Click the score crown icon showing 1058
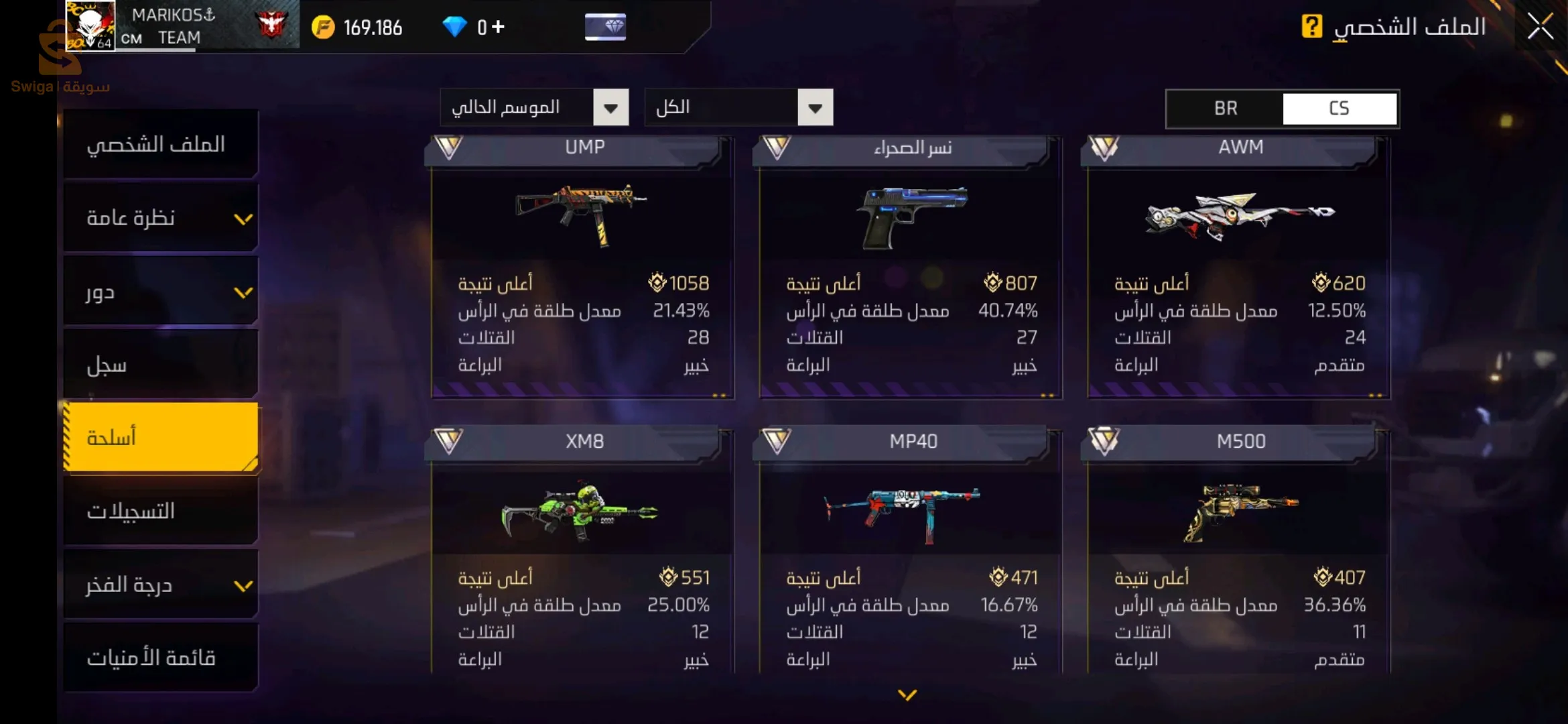1568x724 pixels. click(657, 284)
